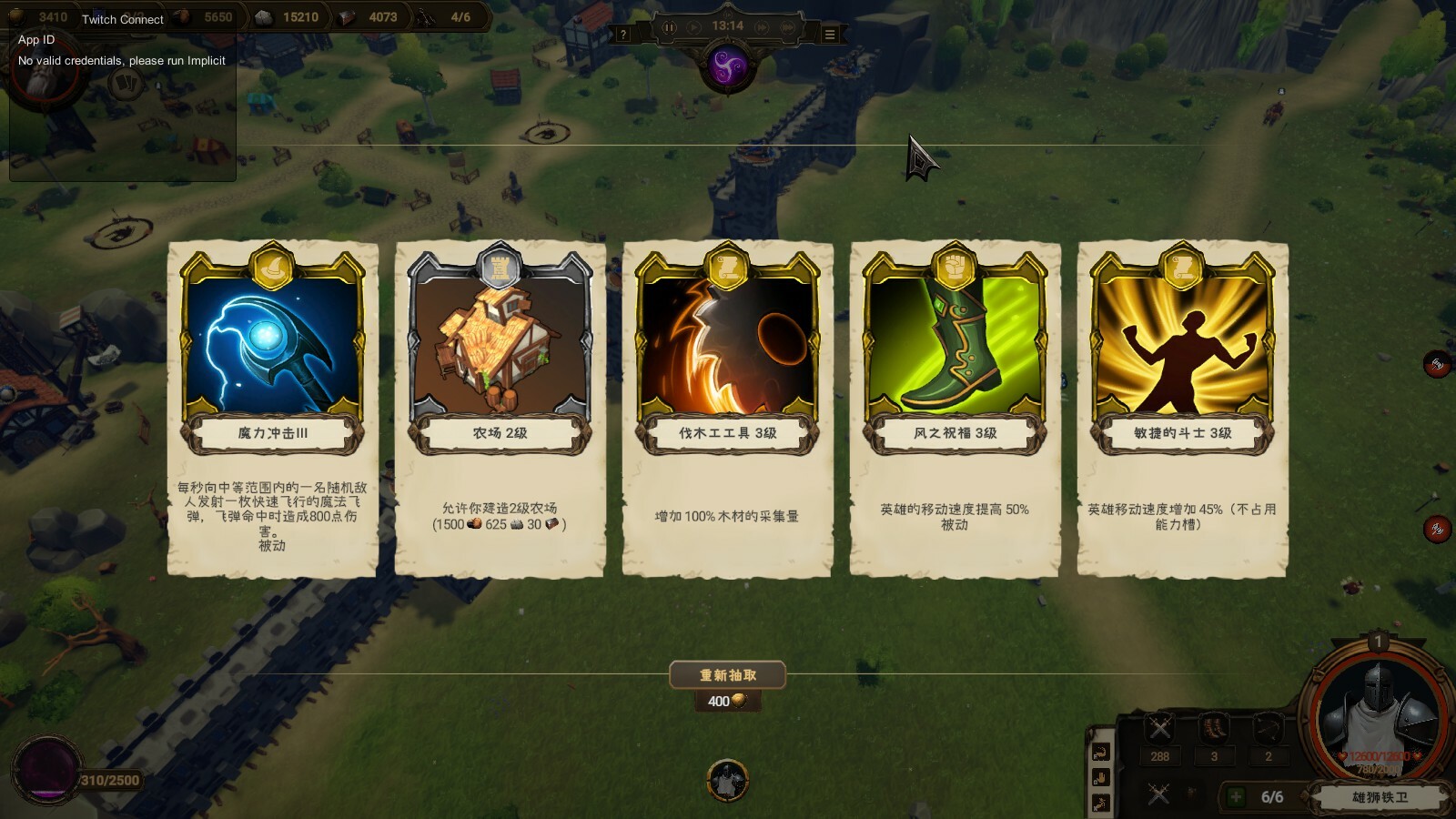Open the hamburger game menu

830,35
